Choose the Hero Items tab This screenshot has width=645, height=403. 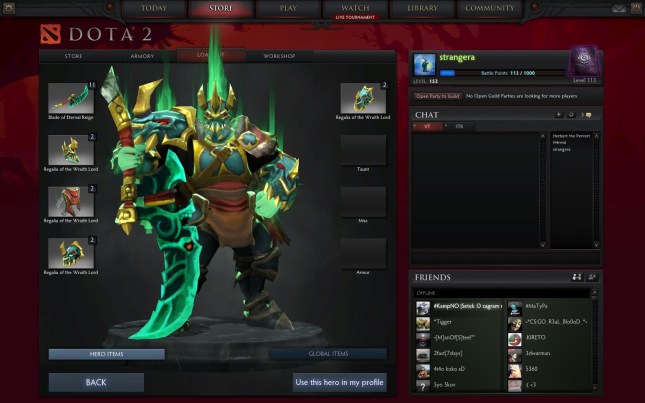(x=106, y=354)
